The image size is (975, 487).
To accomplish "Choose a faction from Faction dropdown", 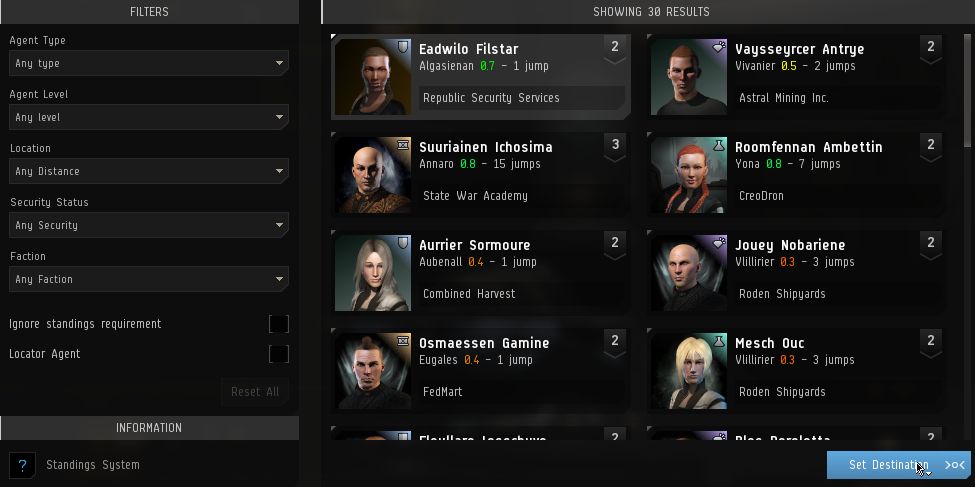I will click(149, 279).
